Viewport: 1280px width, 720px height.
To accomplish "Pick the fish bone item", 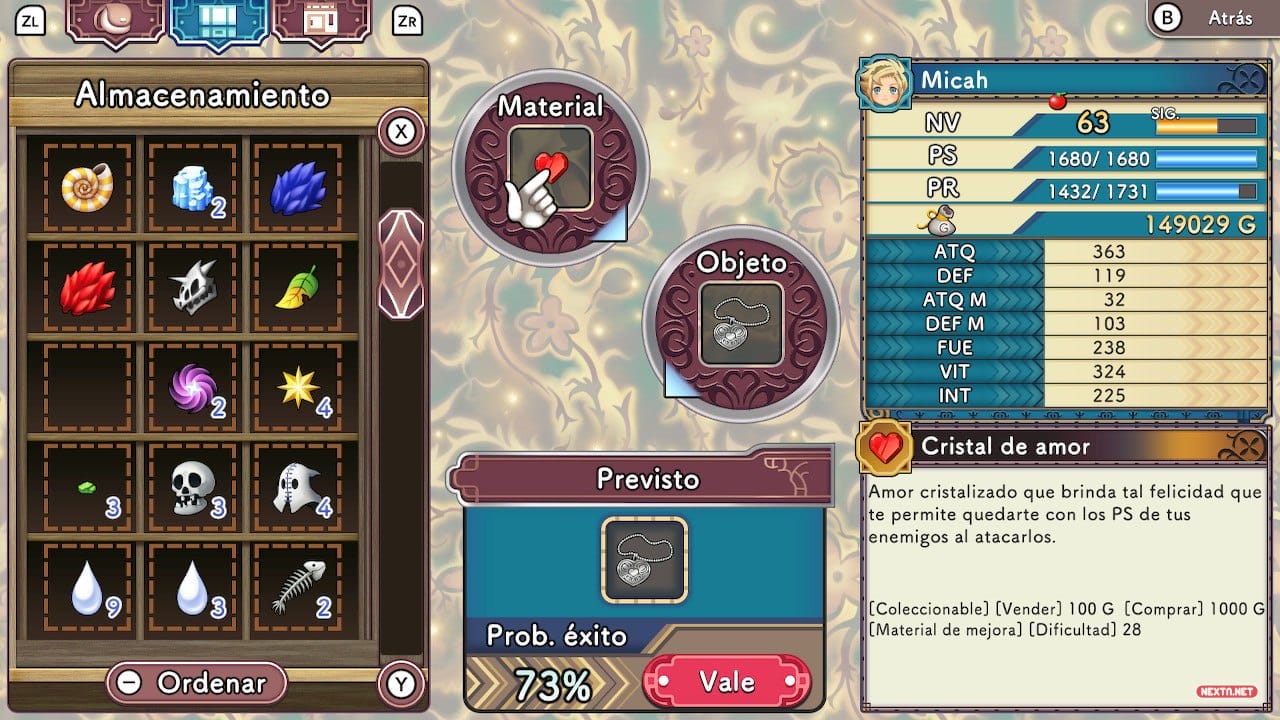I will (299, 589).
